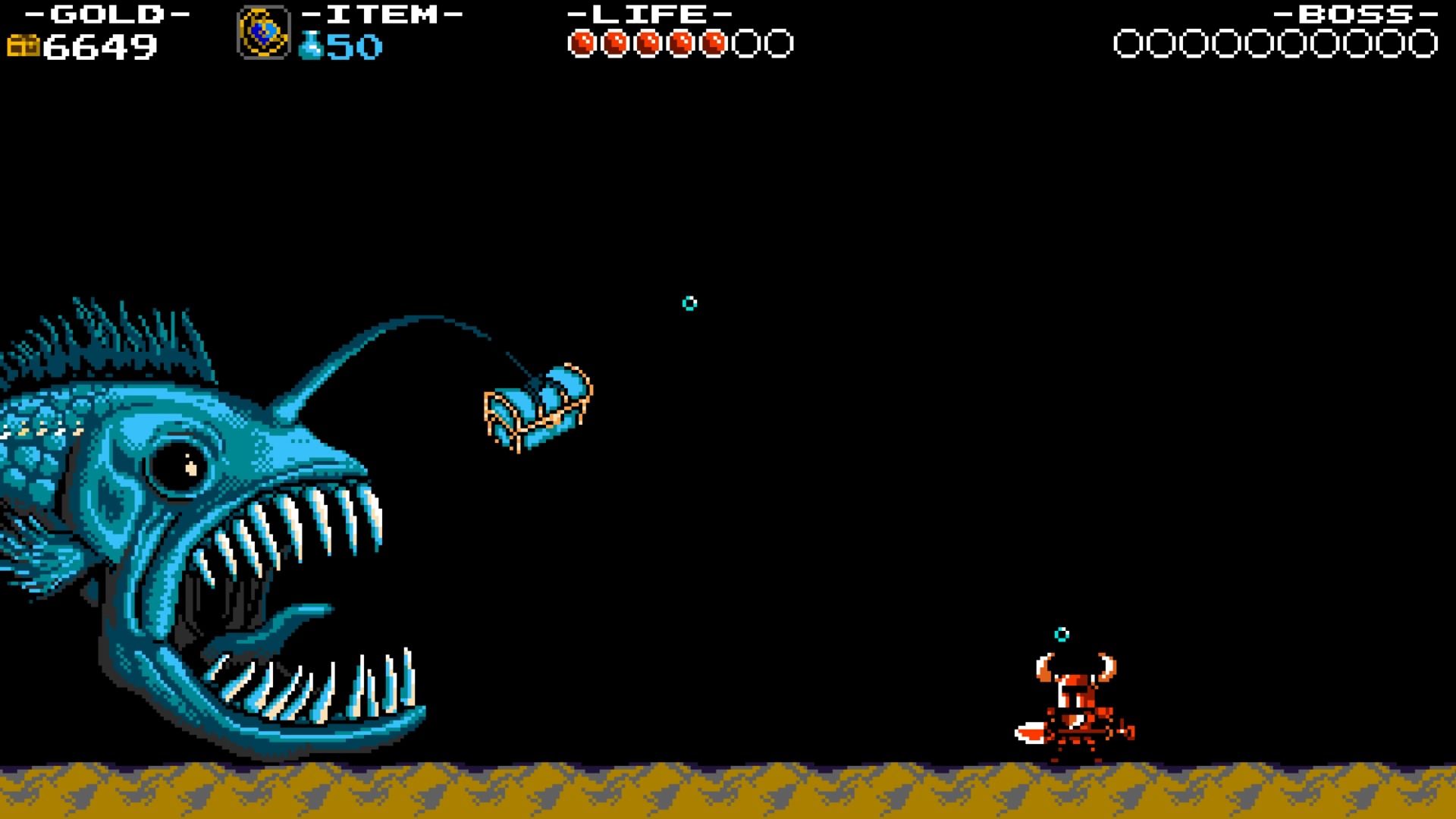Click the gold coin purse icon
The image size is (1456, 819).
[x=25, y=47]
